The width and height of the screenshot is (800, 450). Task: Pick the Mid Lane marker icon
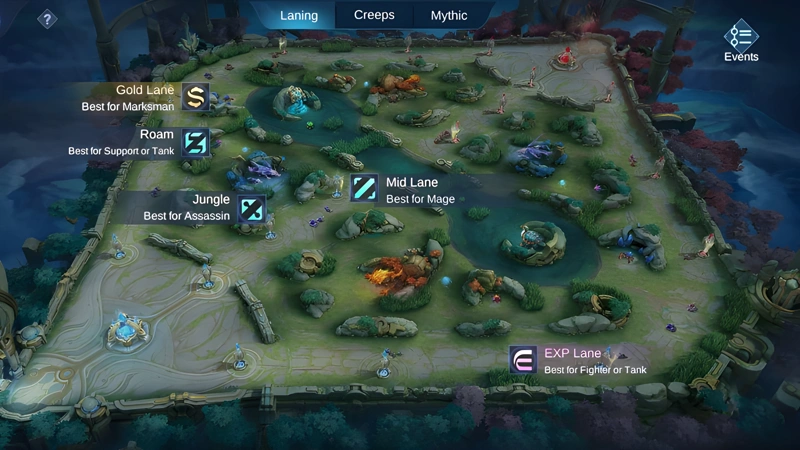point(364,190)
